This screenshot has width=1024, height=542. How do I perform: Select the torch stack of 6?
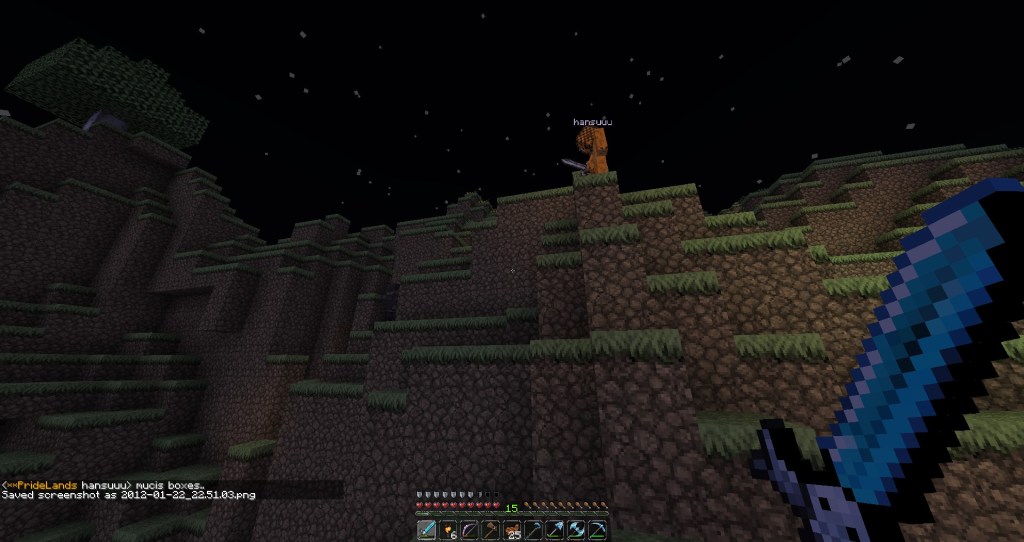(447, 529)
